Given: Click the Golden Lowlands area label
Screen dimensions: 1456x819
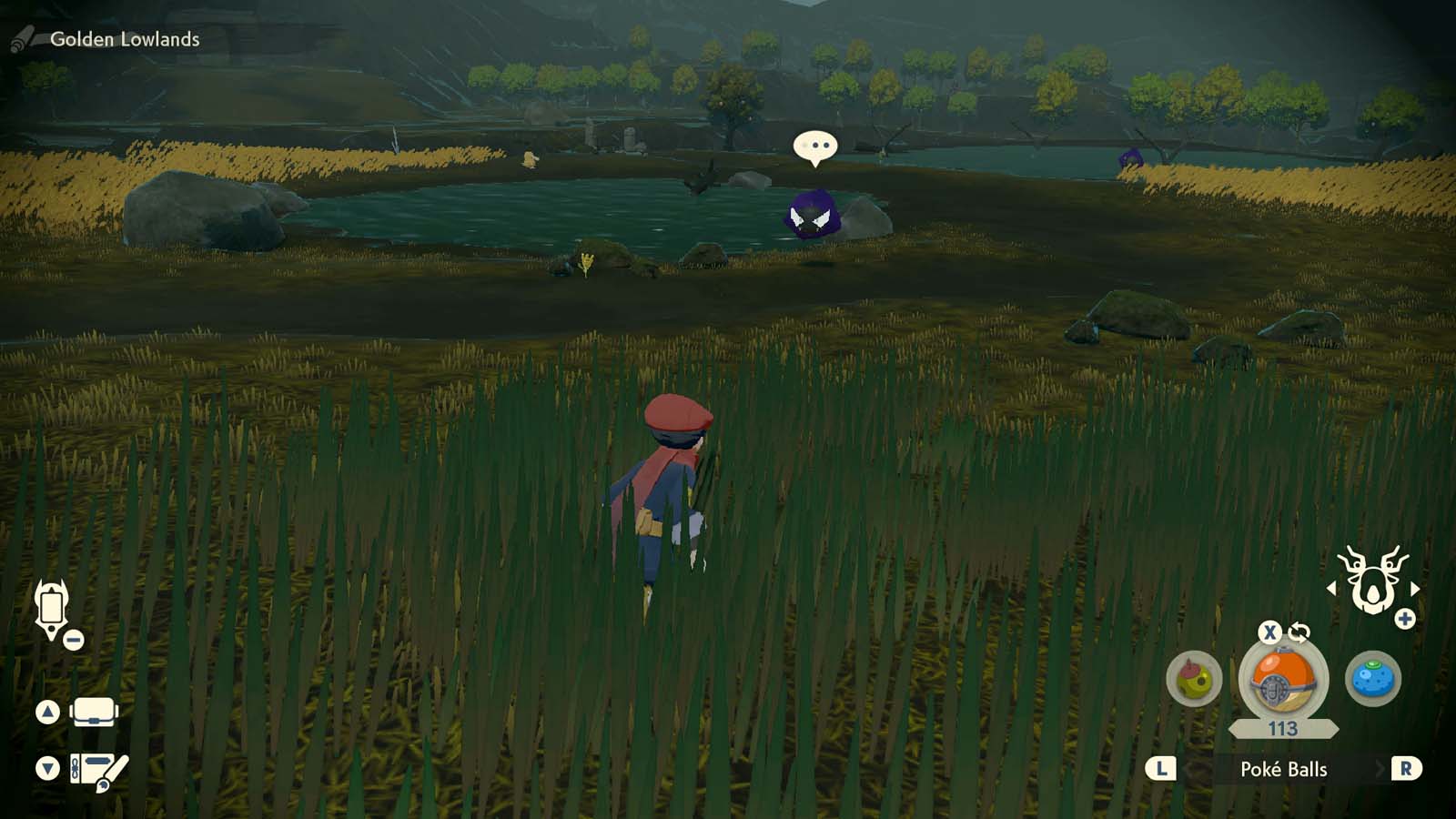Looking at the screenshot, I should tap(126, 40).
